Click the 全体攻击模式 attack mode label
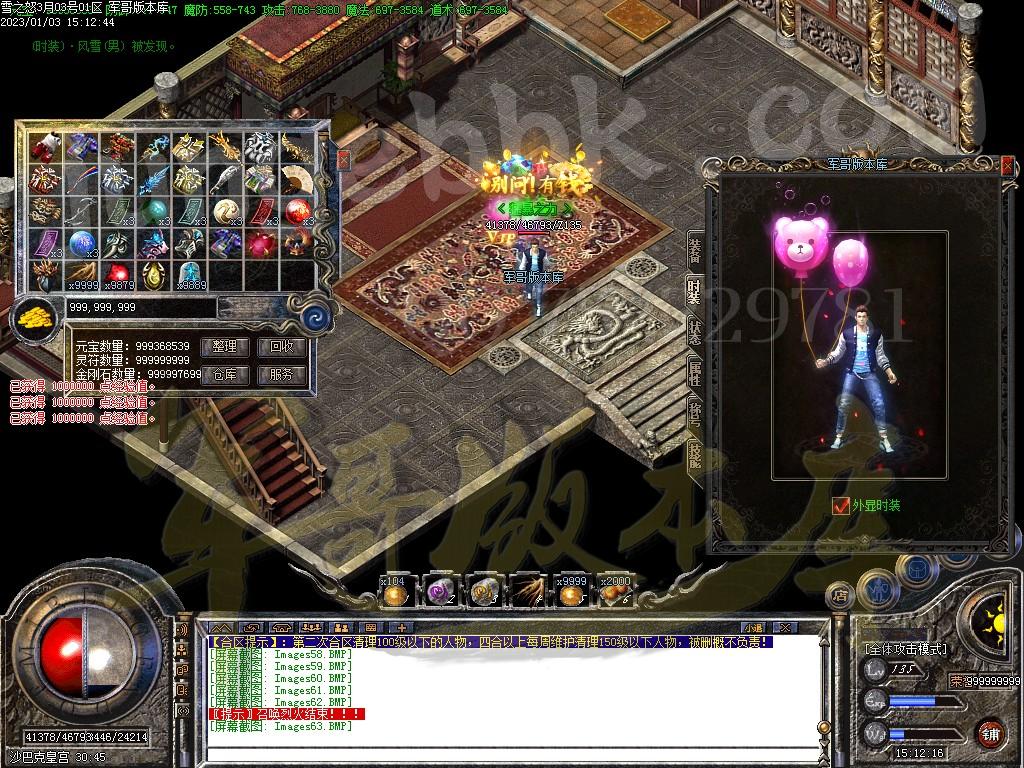Image resolution: width=1024 pixels, height=768 pixels. (x=905, y=649)
